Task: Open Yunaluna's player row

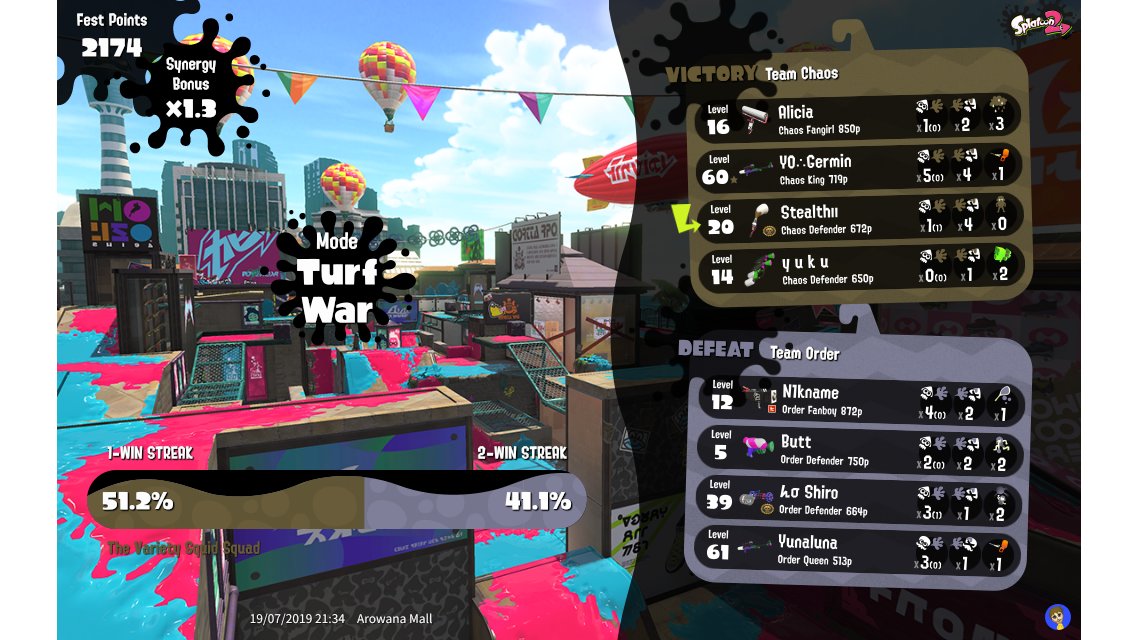Action: click(860, 550)
